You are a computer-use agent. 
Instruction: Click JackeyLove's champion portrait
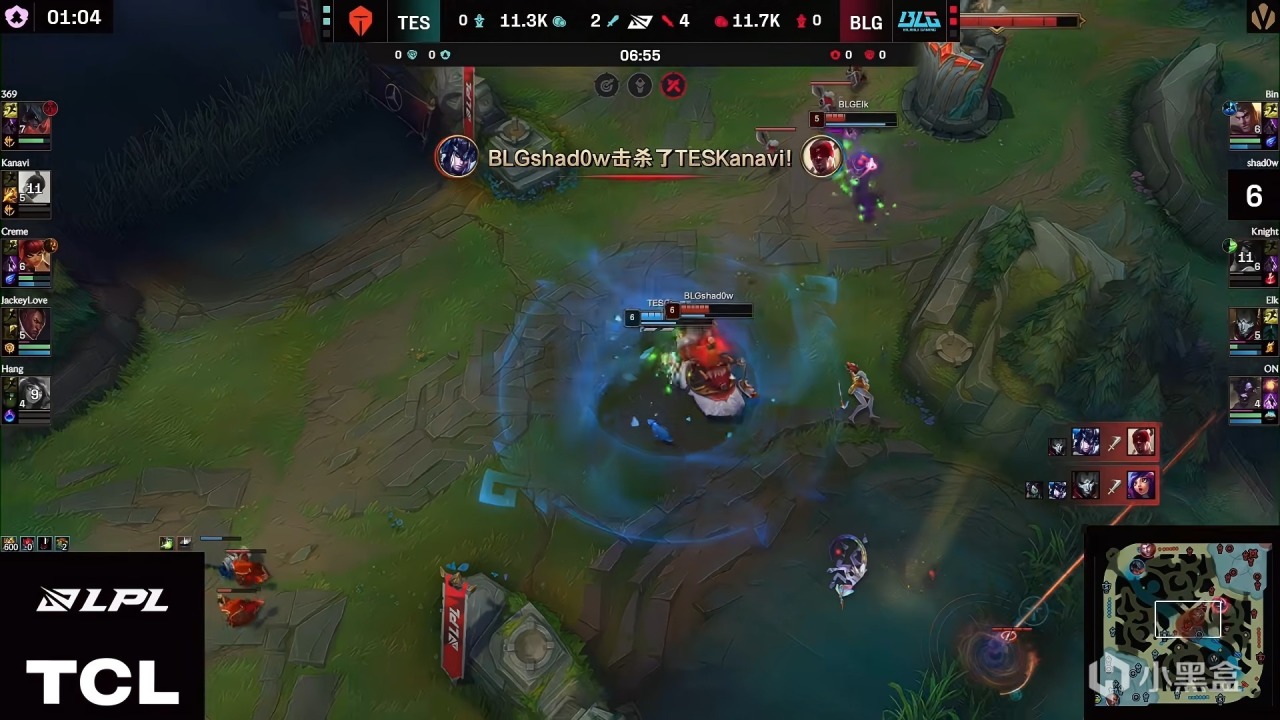click(34, 324)
